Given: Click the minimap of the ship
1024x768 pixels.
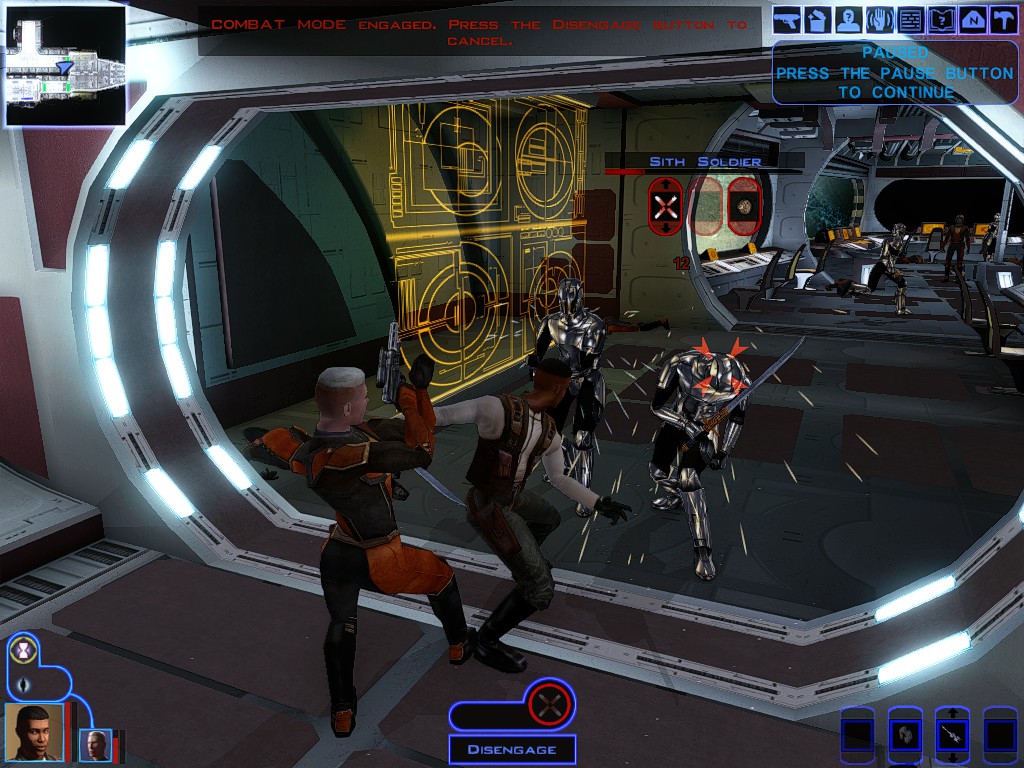Looking at the screenshot, I should (x=65, y=66).
